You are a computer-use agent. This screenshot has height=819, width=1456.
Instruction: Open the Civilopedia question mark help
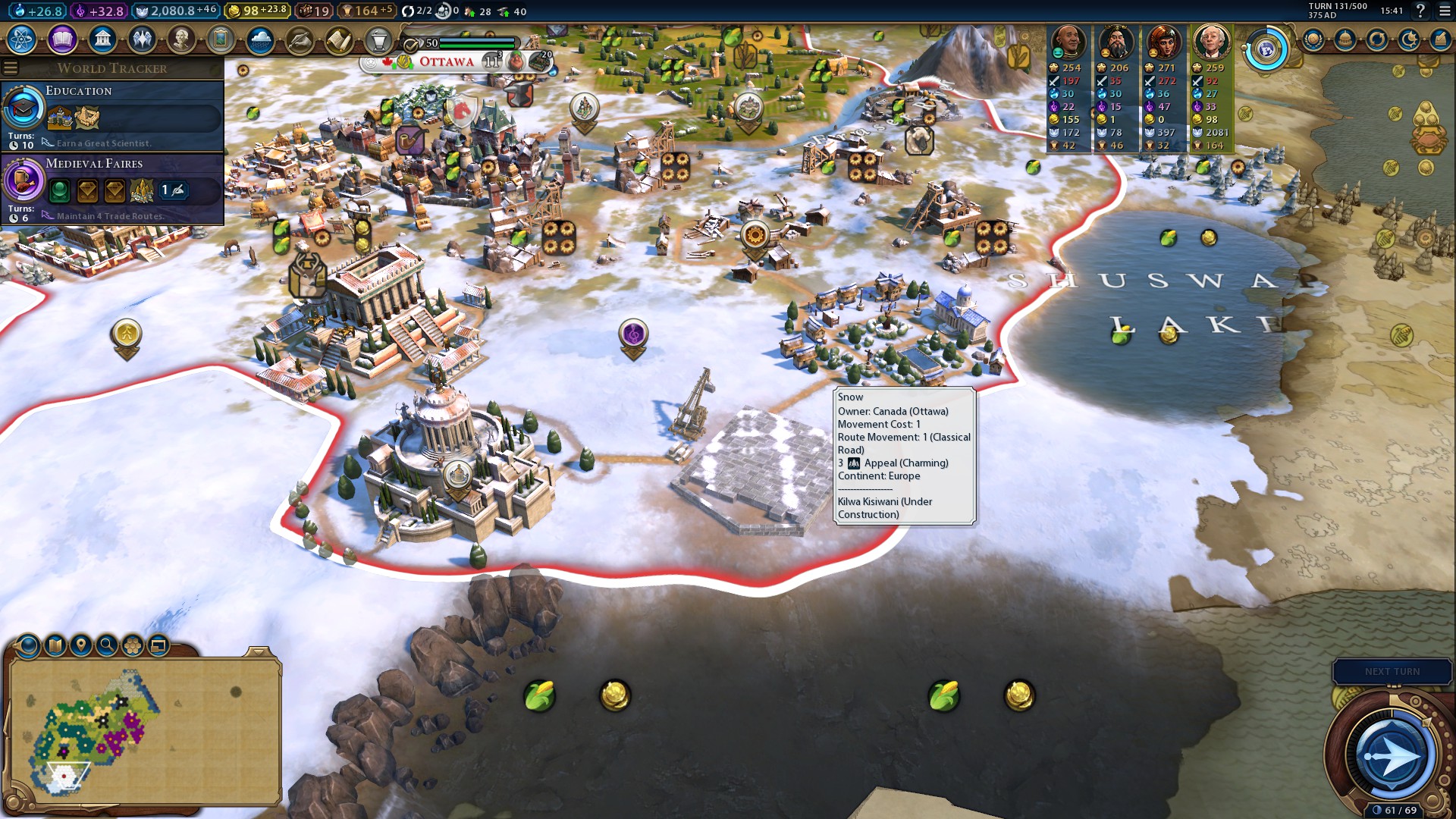point(1420,11)
